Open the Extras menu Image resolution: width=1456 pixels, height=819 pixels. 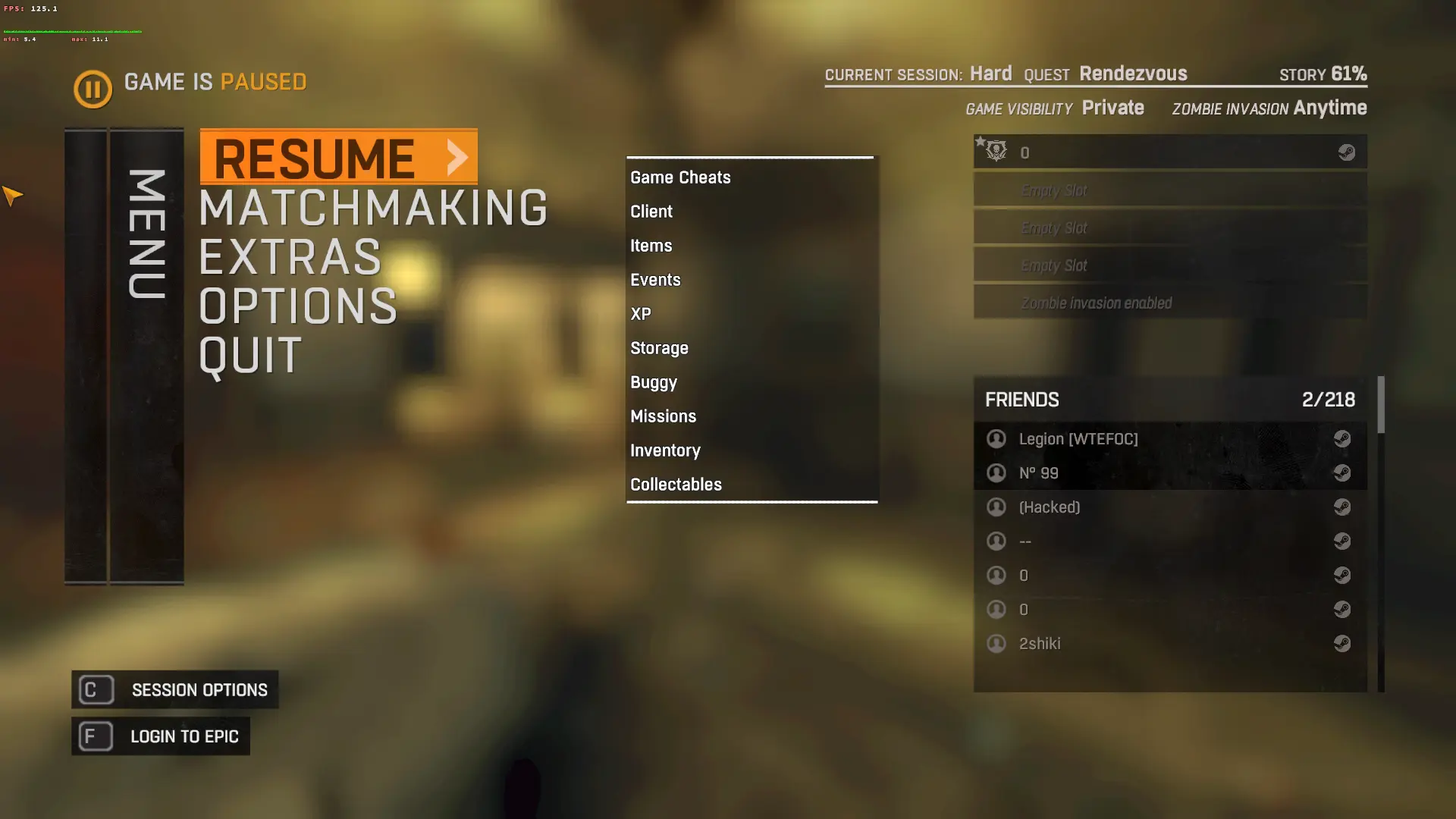(x=290, y=257)
